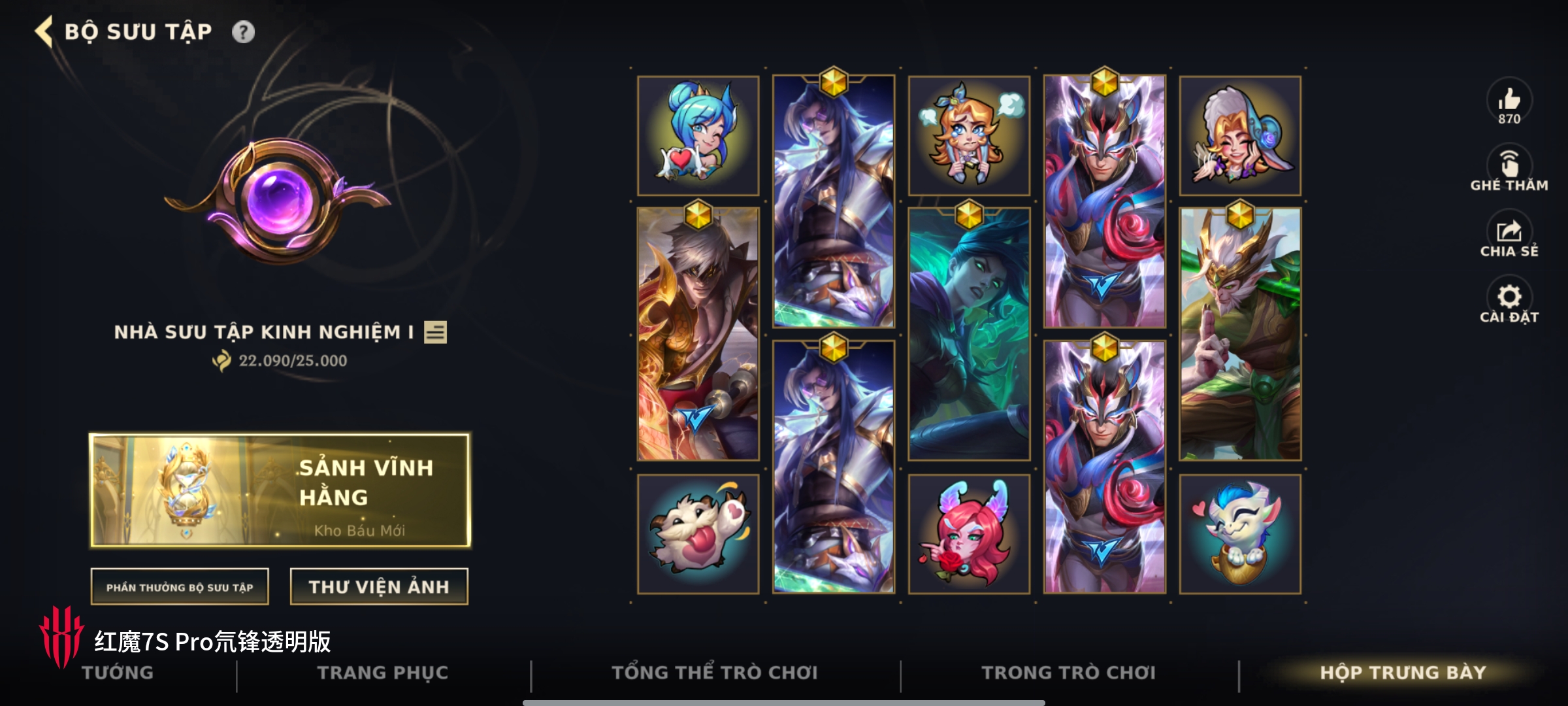Open the Sảnh Vĩnh Hằng banner
The height and width of the screenshot is (706, 1568).
click(x=280, y=490)
